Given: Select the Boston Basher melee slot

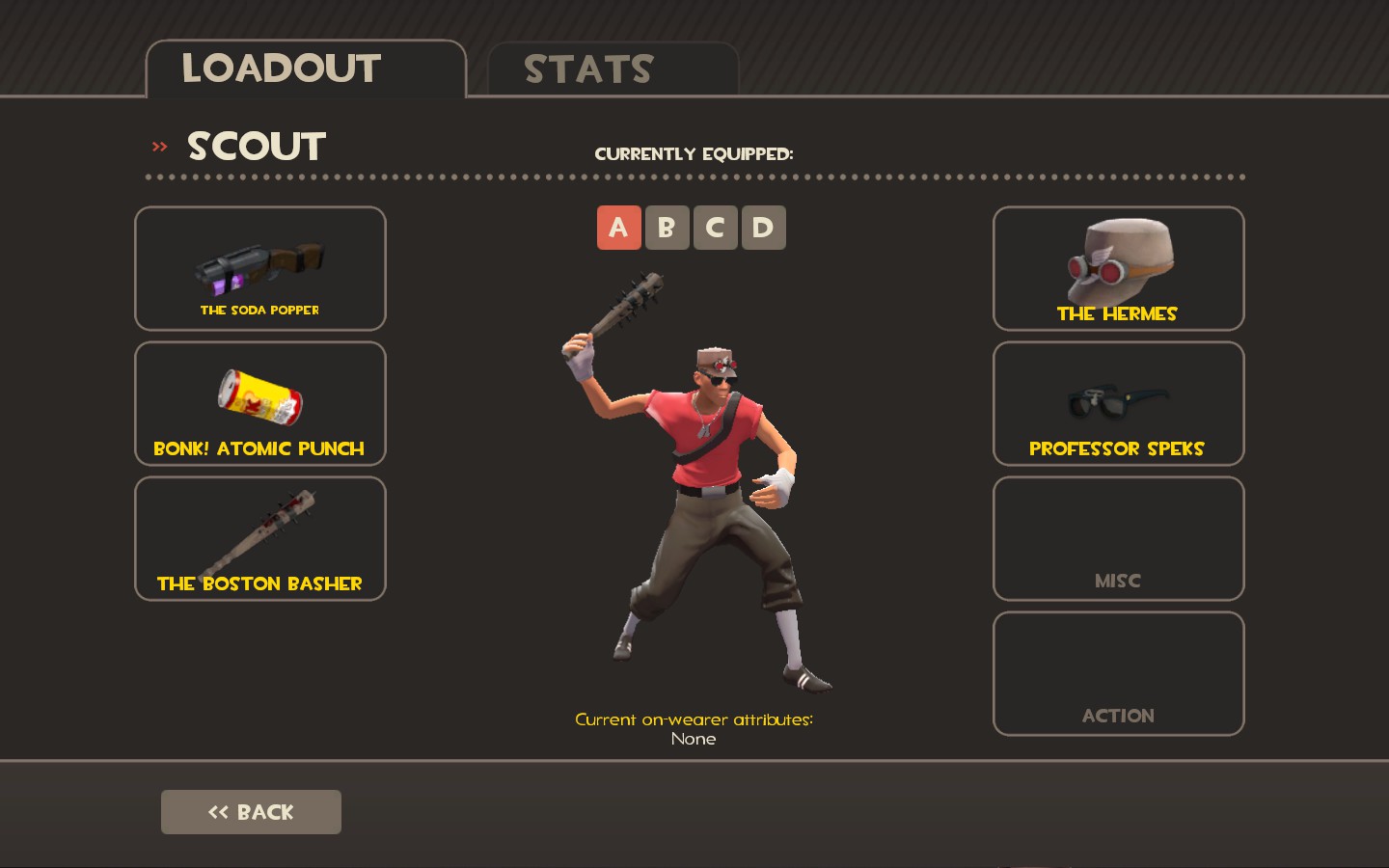Looking at the screenshot, I should (260, 539).
